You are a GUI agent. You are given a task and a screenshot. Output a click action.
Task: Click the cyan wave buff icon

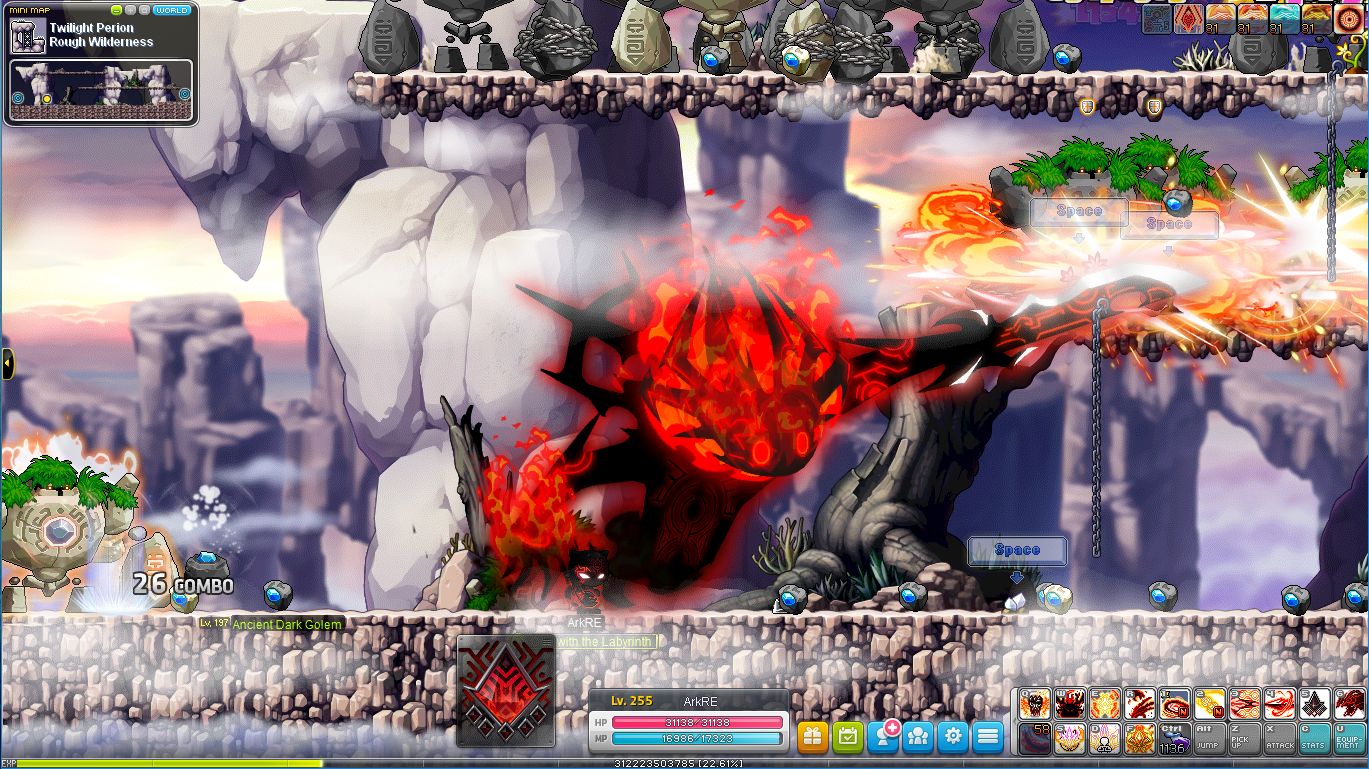[1285, 19]
